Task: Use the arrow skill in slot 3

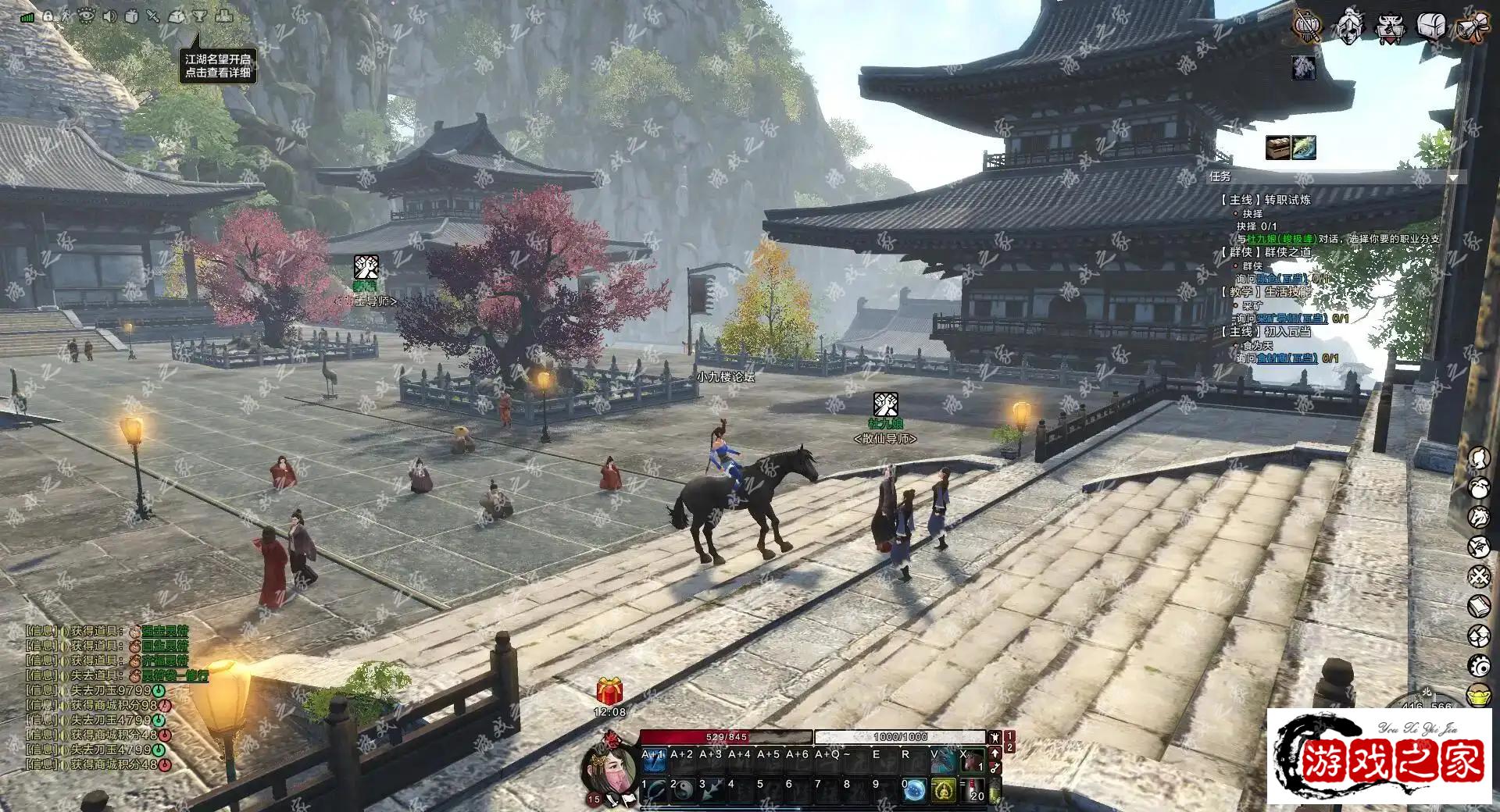Action: (711, 790)
